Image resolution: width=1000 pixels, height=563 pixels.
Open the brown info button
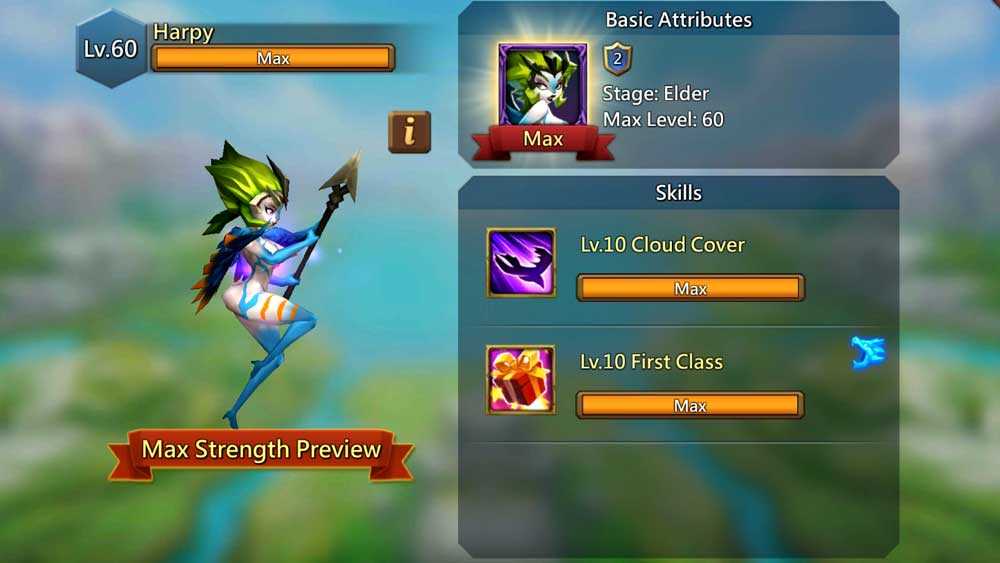[x=409, y=132]
